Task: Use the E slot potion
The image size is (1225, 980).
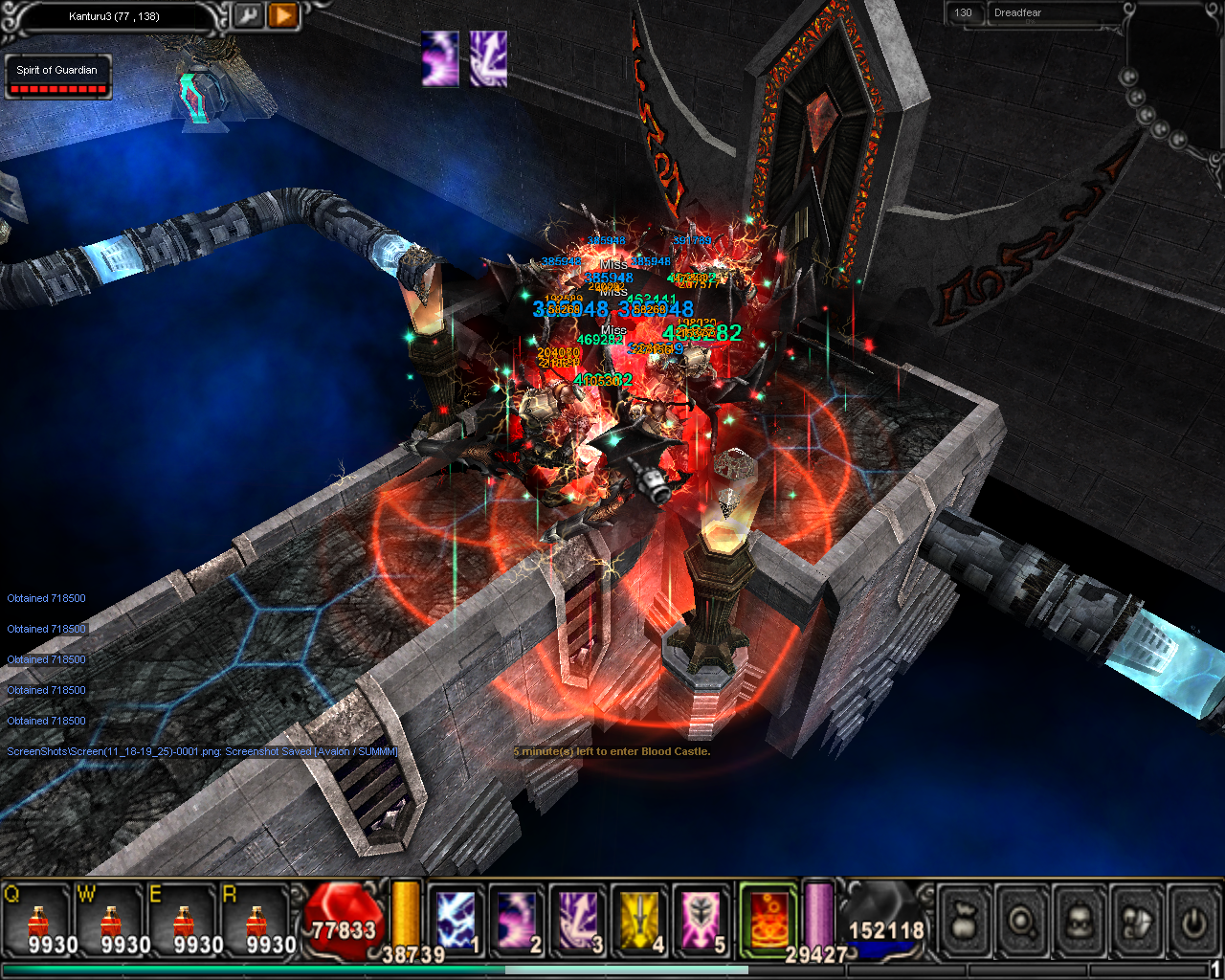Action: (x=185, y=922)
